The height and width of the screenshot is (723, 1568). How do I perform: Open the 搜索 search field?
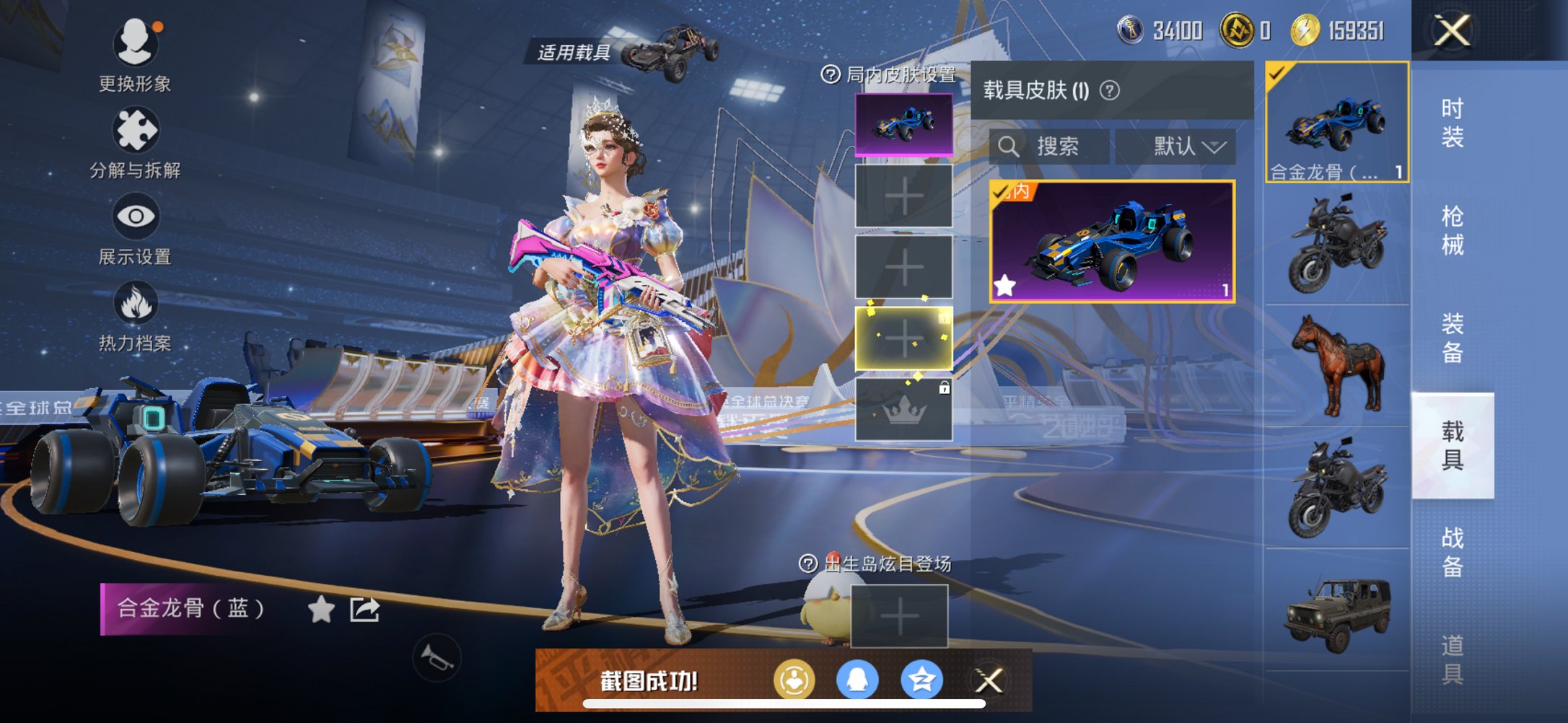point(1049,146)
